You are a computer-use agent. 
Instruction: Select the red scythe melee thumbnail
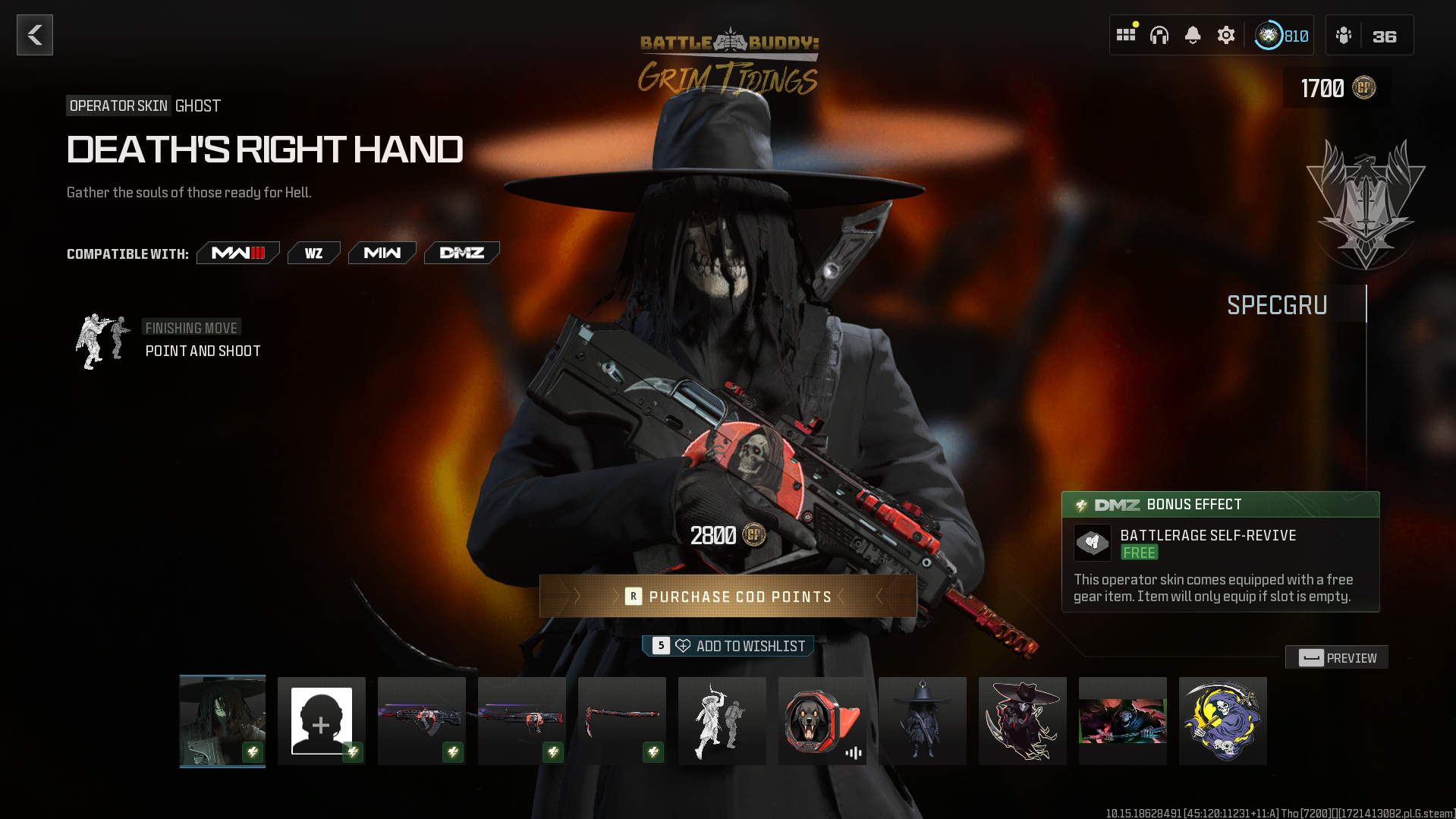coord(622,721)
